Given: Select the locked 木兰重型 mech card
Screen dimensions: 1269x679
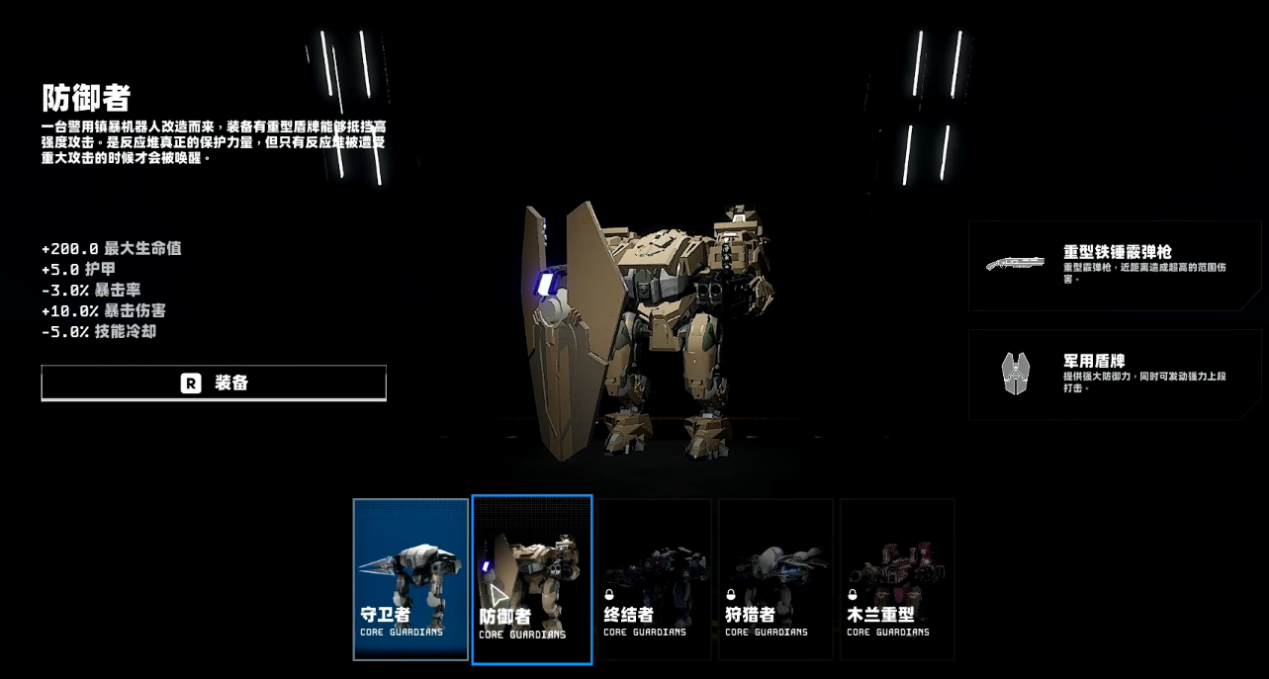Looking at the screenshot, I should tap(897, 579).
